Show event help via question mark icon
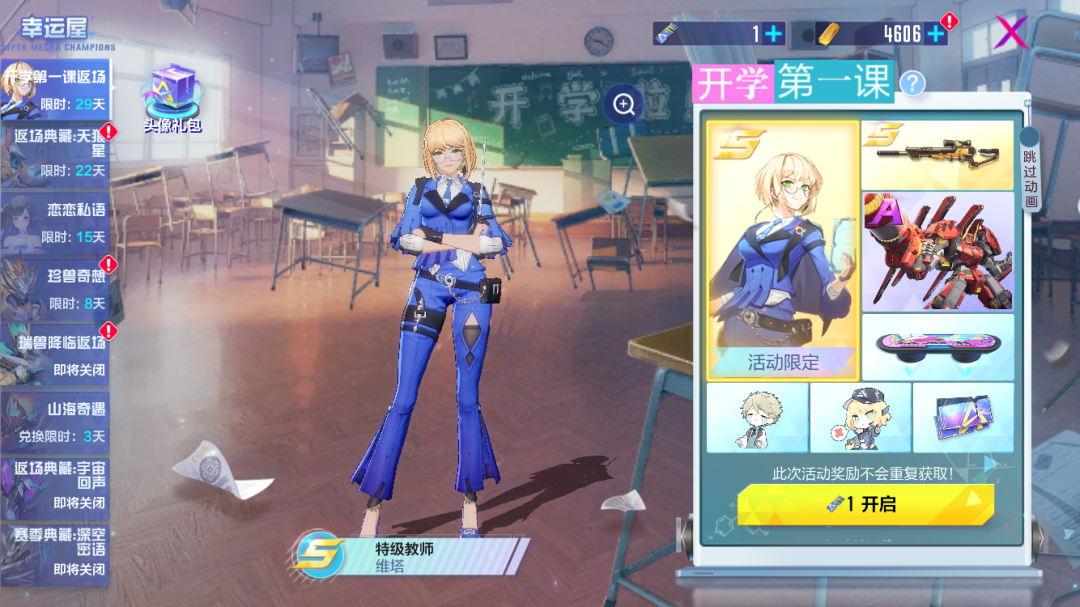 coord(912,83)
